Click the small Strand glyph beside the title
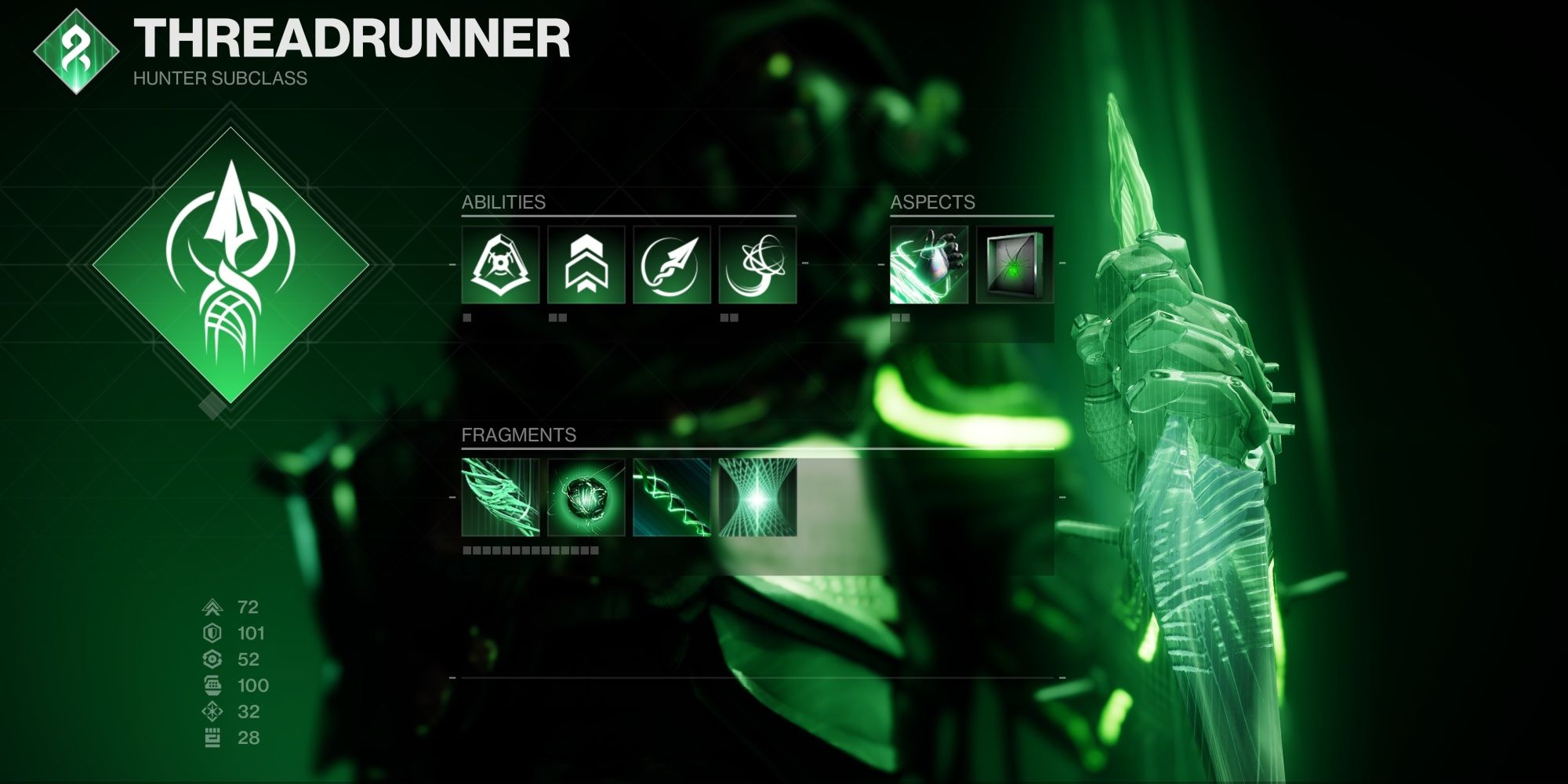The width and height of the screenshot is (1568, 784). click(x=74, y=55)
